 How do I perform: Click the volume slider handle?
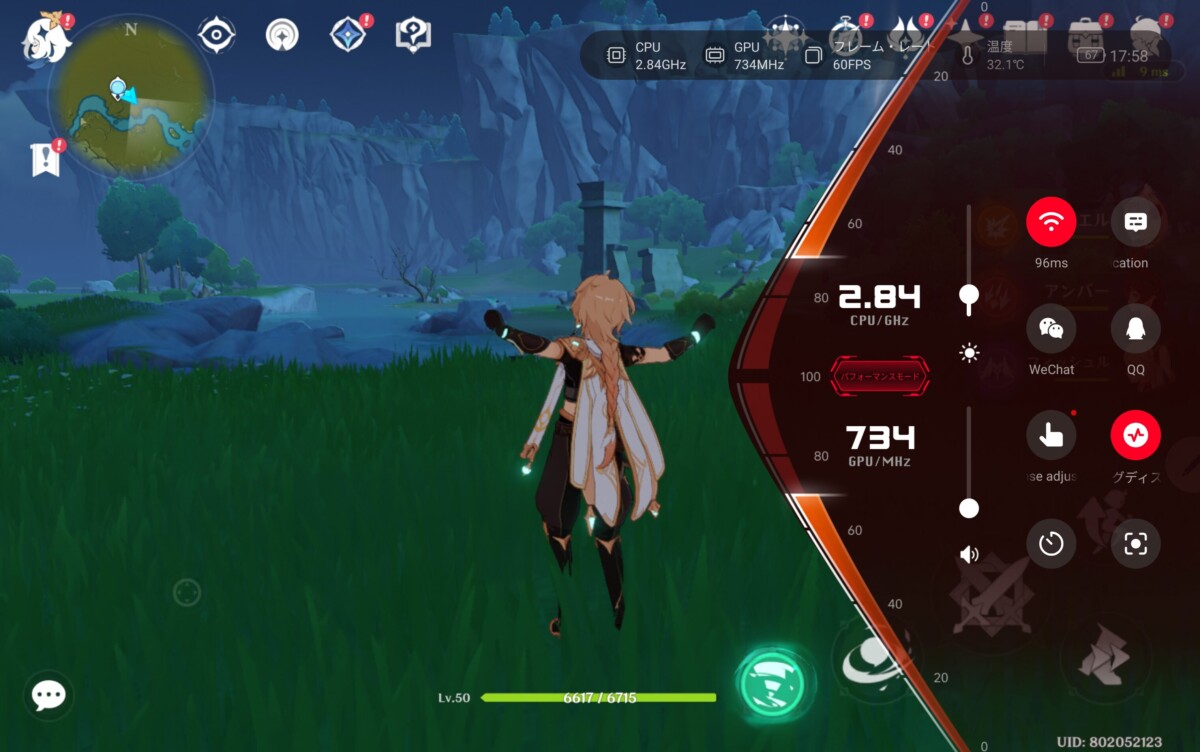click(x=968, y=508)
